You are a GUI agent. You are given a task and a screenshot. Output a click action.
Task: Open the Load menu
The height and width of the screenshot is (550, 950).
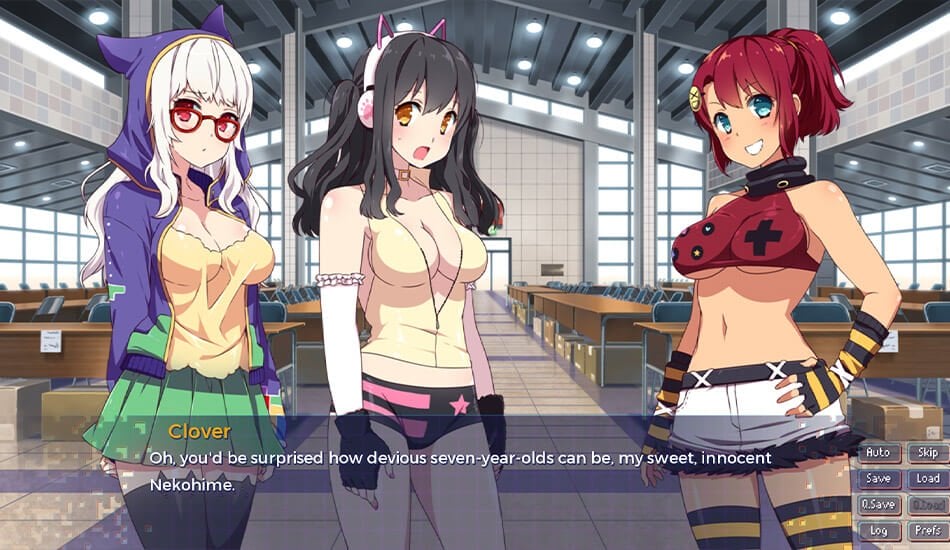pos(927,479)
